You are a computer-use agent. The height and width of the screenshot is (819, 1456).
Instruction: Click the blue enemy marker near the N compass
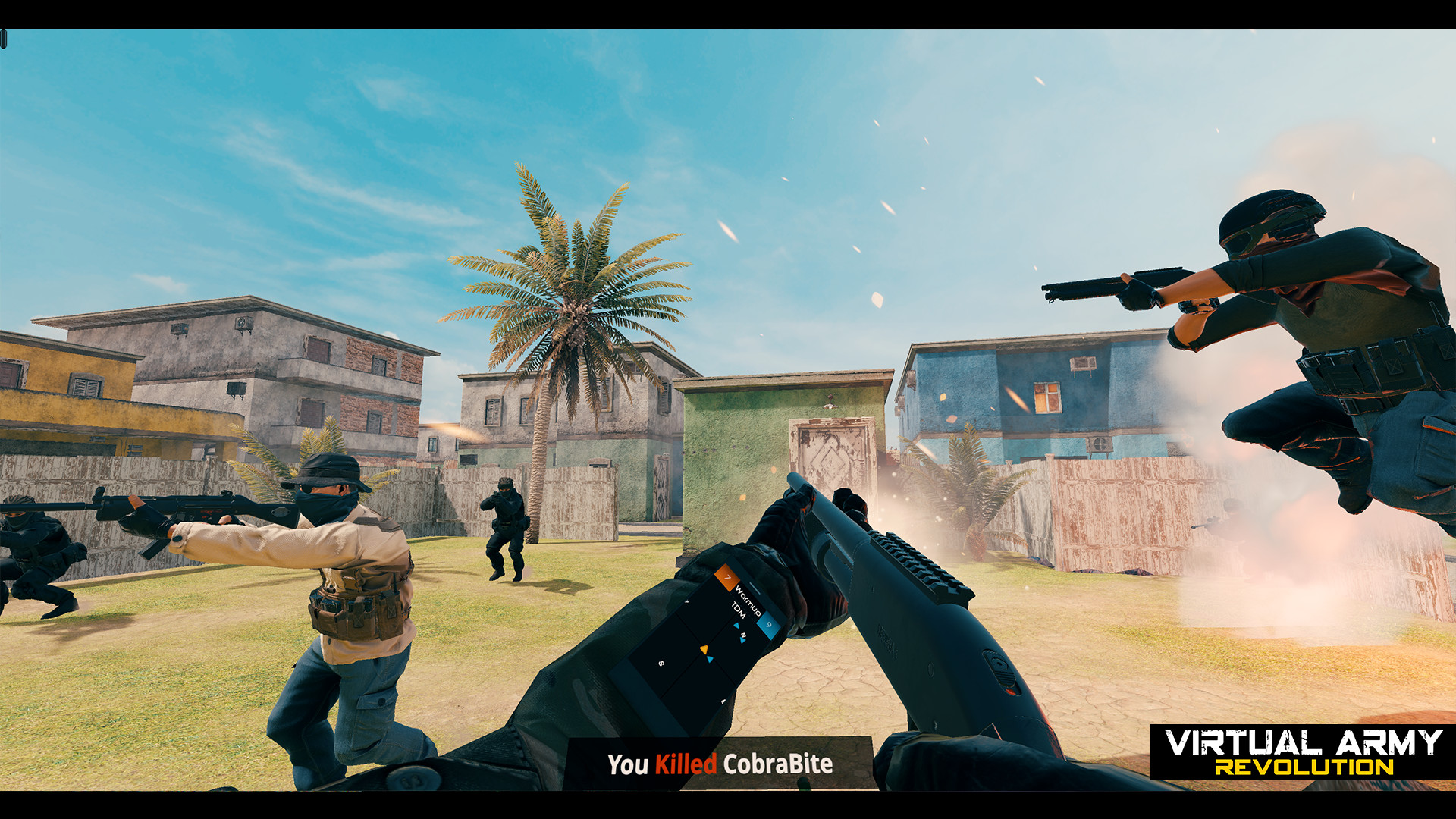pos(742,640)
